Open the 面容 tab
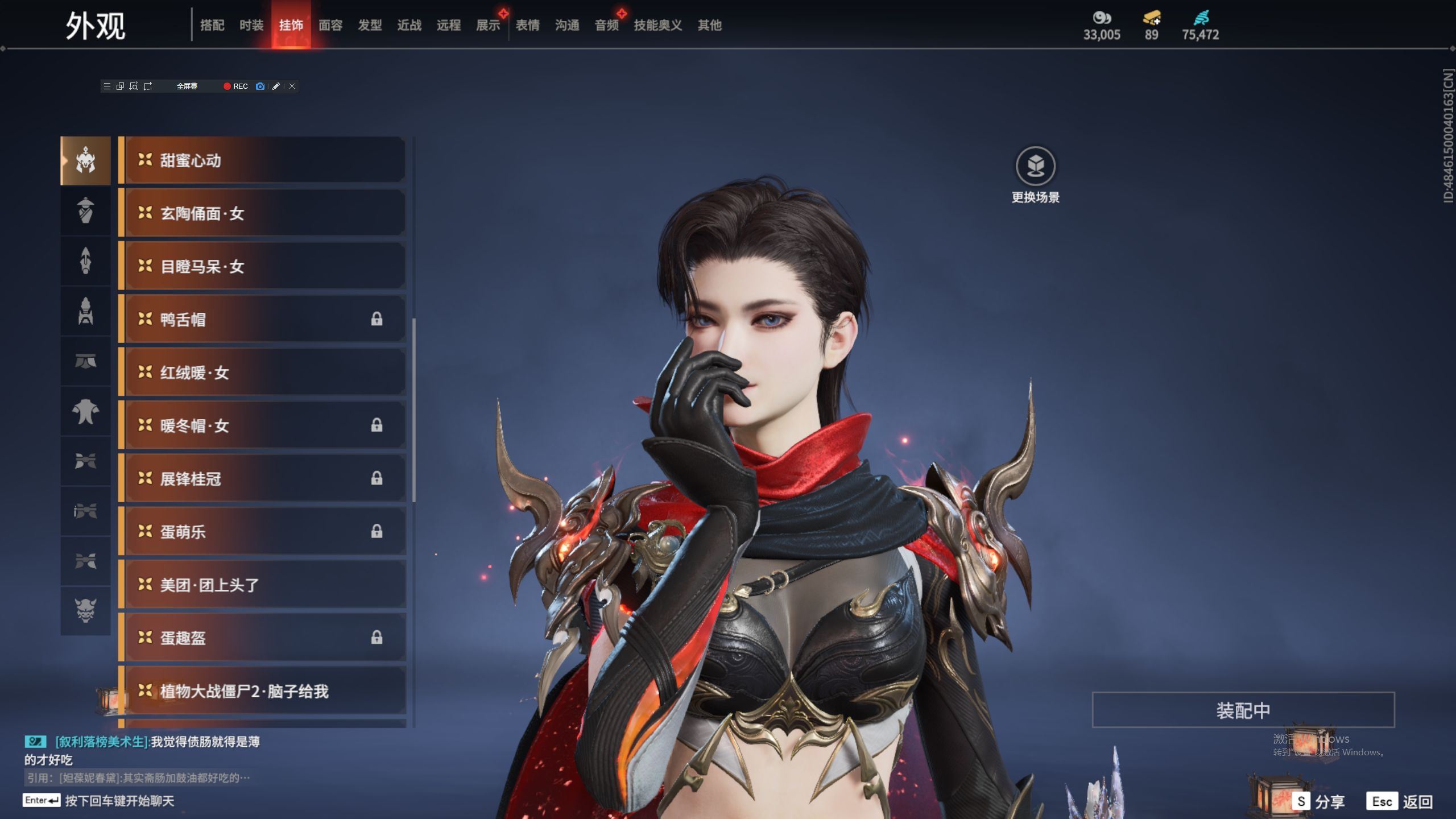 tap(330, 25)
